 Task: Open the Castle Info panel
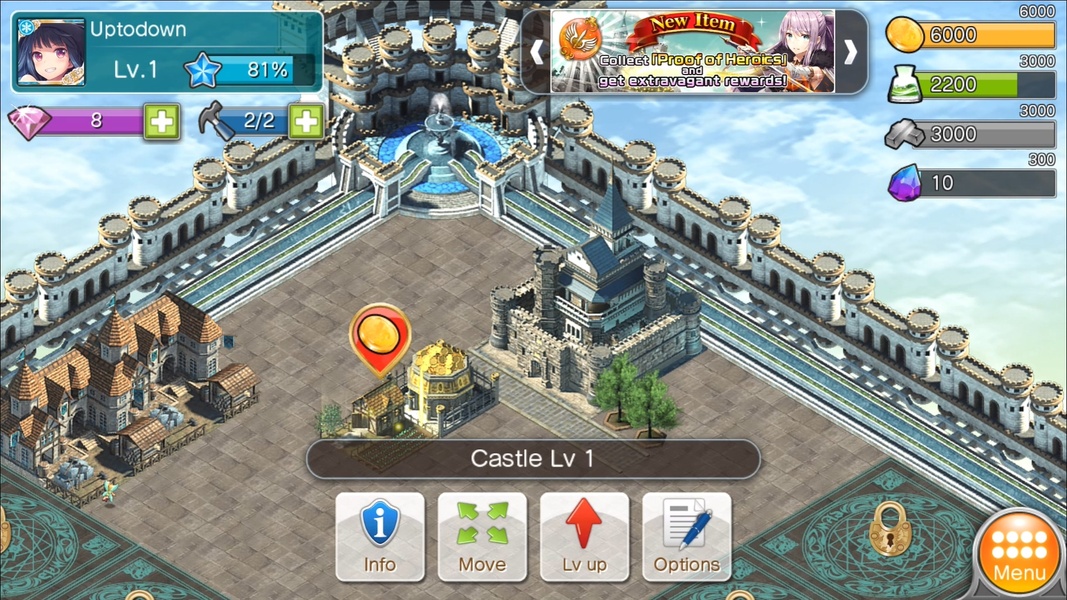(x=380, y=536)
